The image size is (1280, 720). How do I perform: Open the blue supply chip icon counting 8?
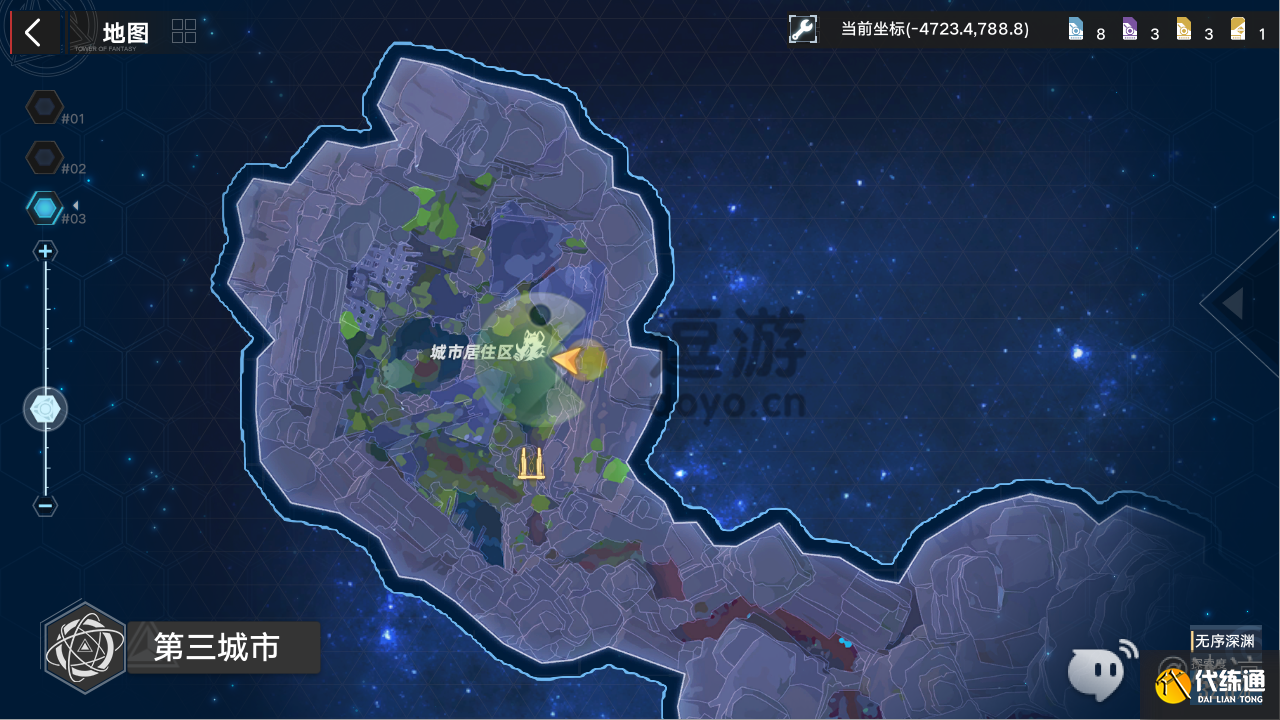point(1077,29)
